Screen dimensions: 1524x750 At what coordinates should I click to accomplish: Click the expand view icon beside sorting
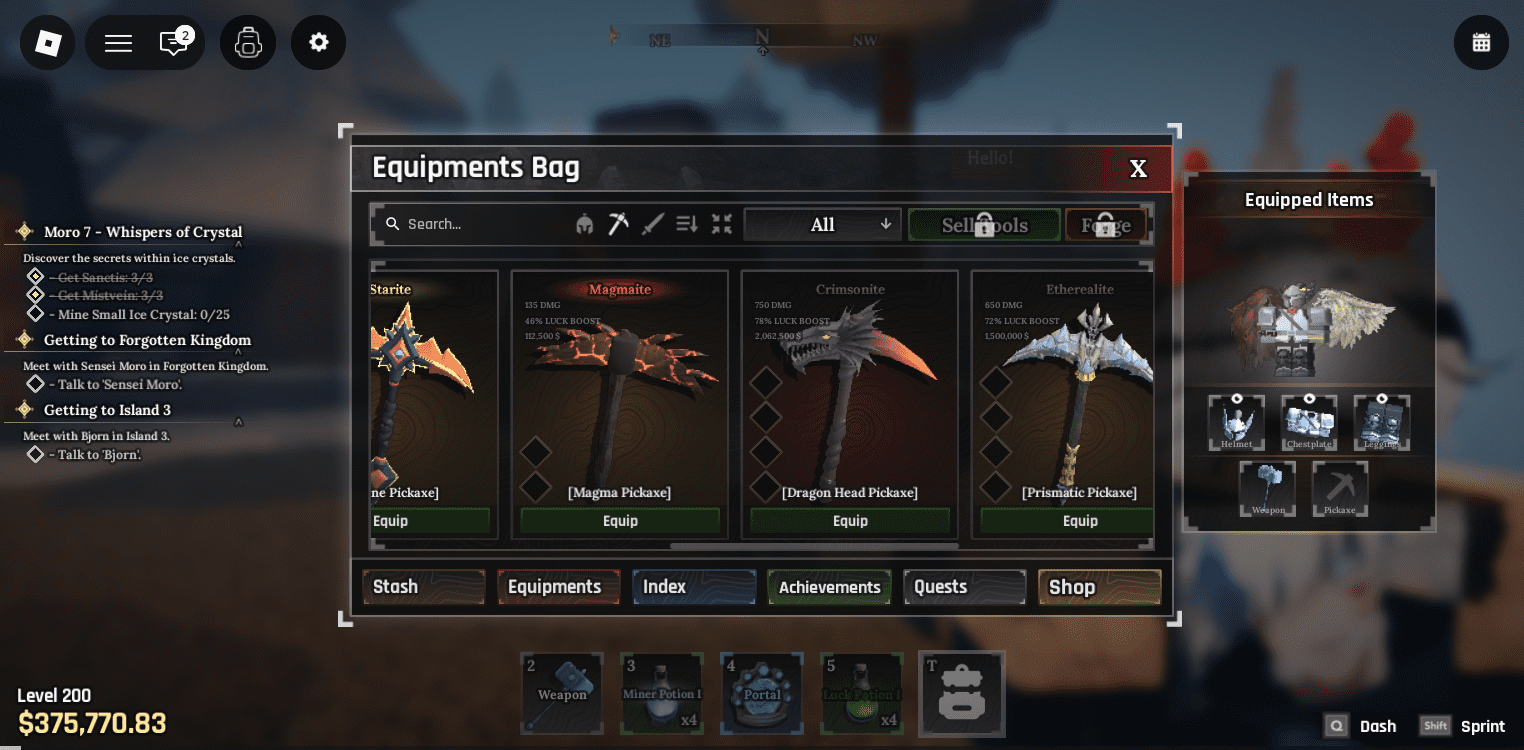[x=721, y=223]
